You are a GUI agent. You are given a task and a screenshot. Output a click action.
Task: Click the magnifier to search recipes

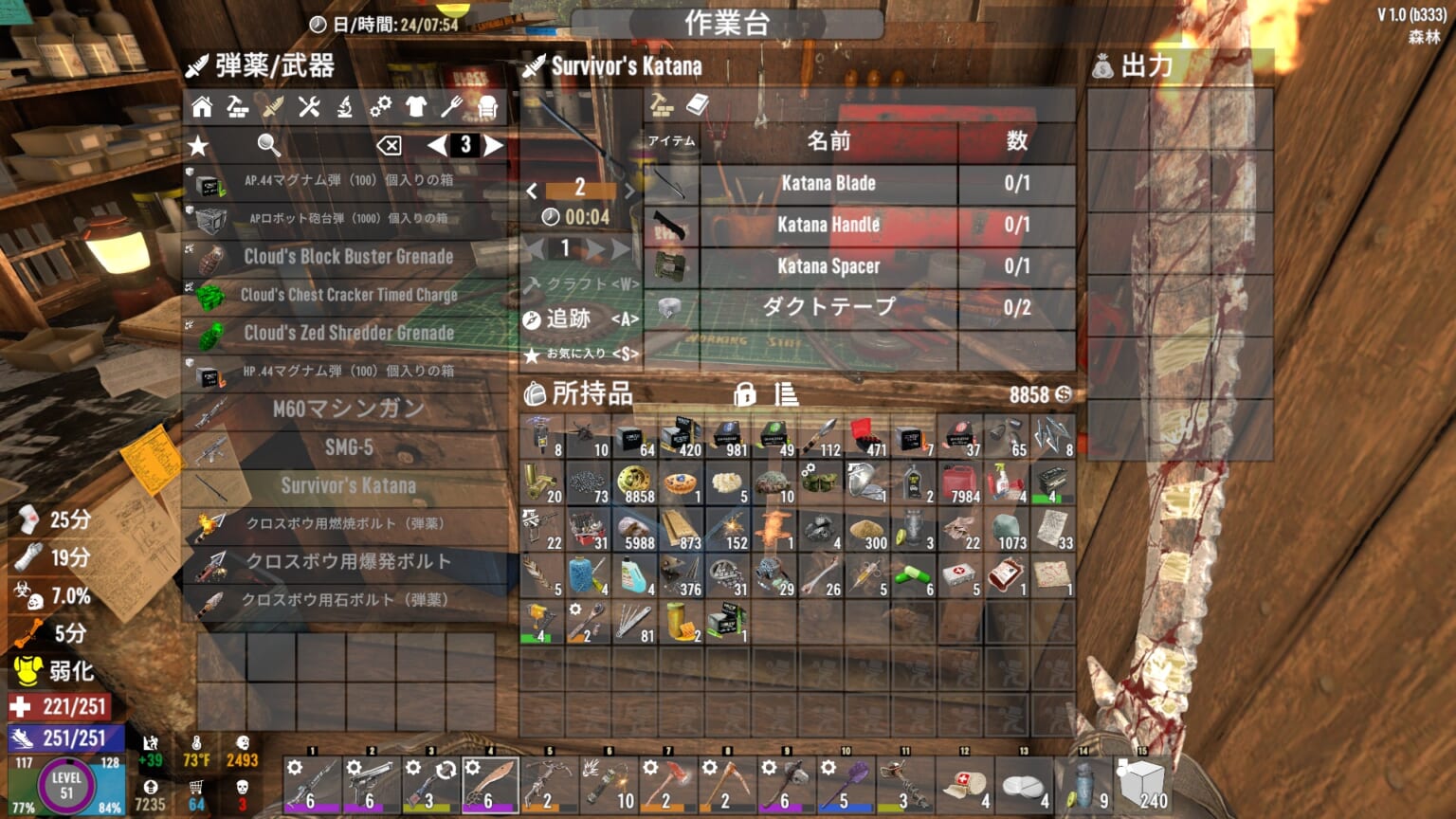point(268,145)
